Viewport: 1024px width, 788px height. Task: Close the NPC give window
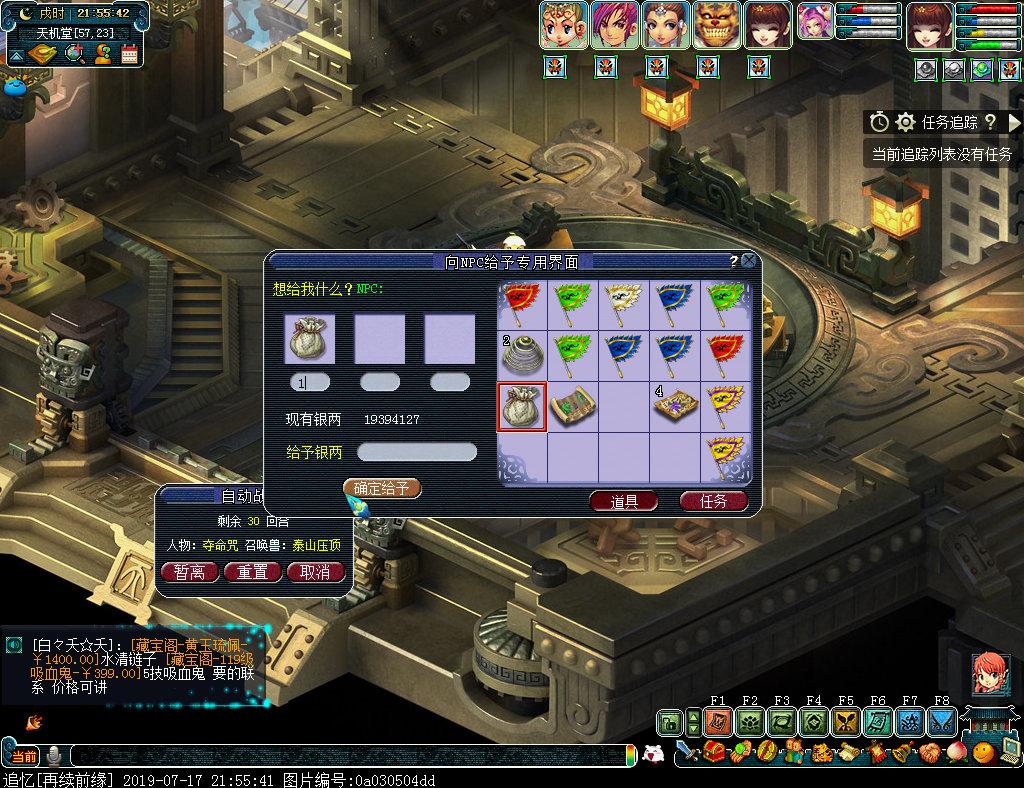click(x=749, y=261)
